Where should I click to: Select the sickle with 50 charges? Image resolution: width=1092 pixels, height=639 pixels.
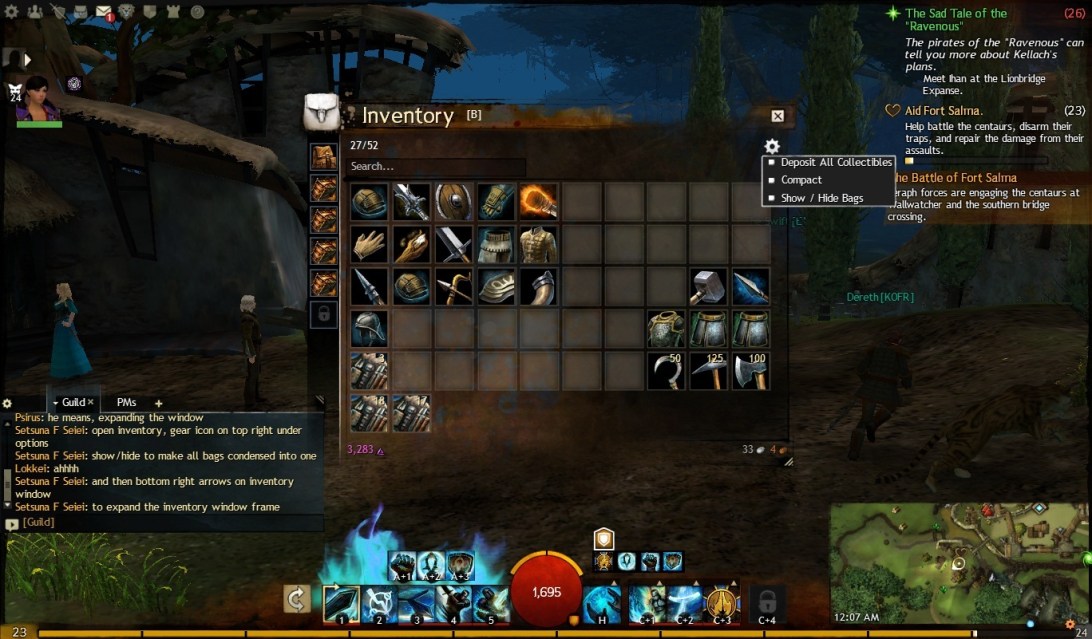click(x=665, y=370)
